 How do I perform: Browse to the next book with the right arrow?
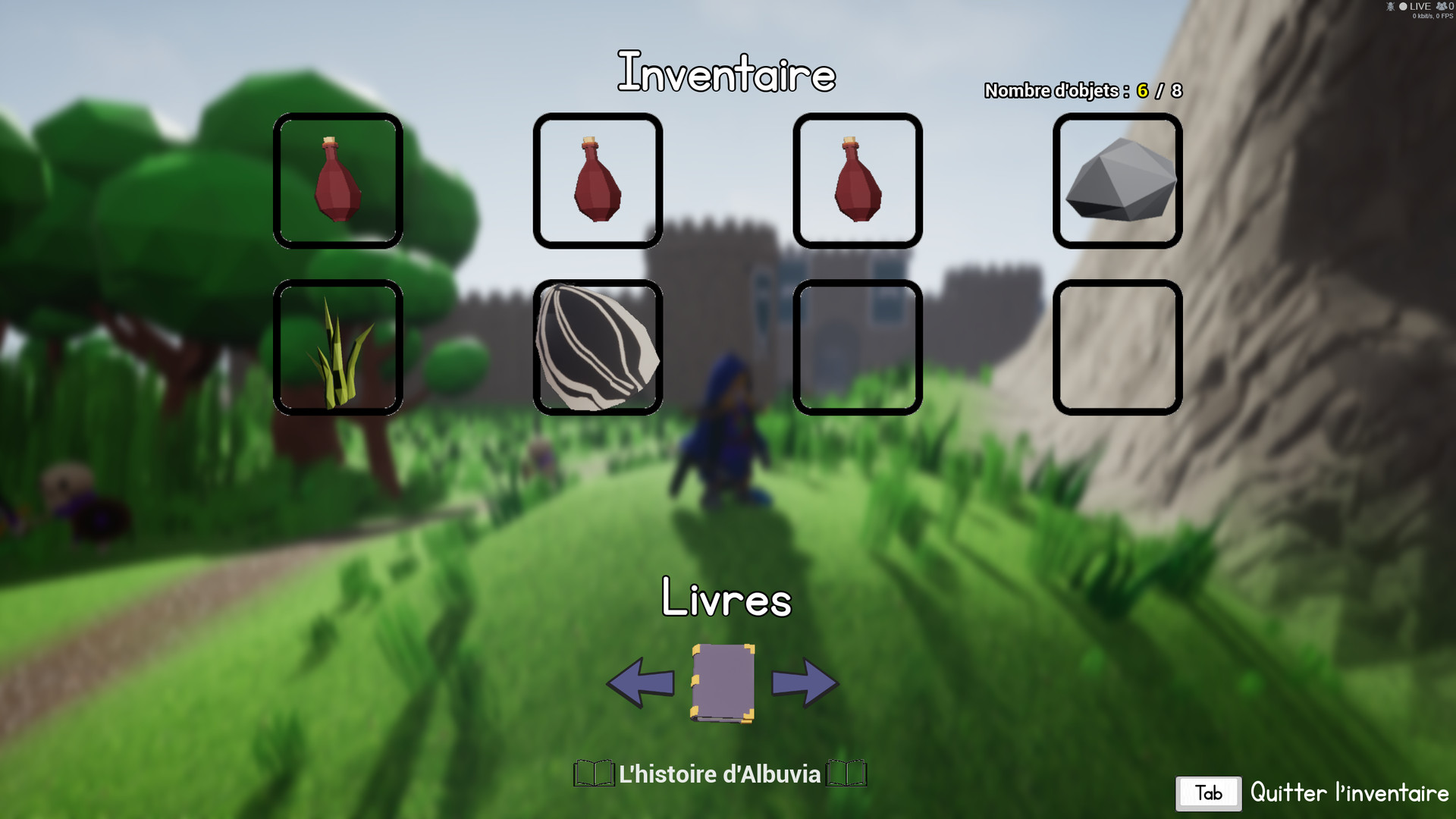(805, 682)
